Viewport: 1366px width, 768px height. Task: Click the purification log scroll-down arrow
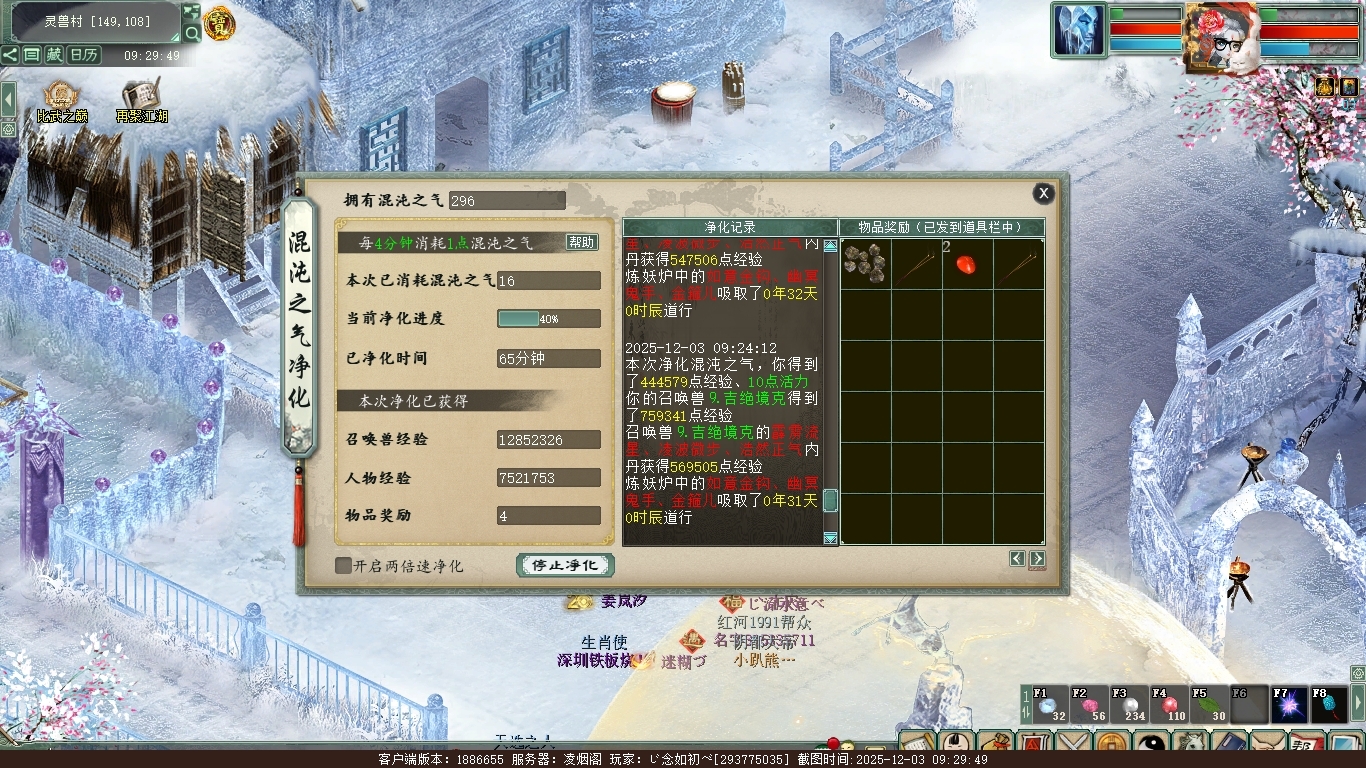pyautogui.click(x=830, y=538)
